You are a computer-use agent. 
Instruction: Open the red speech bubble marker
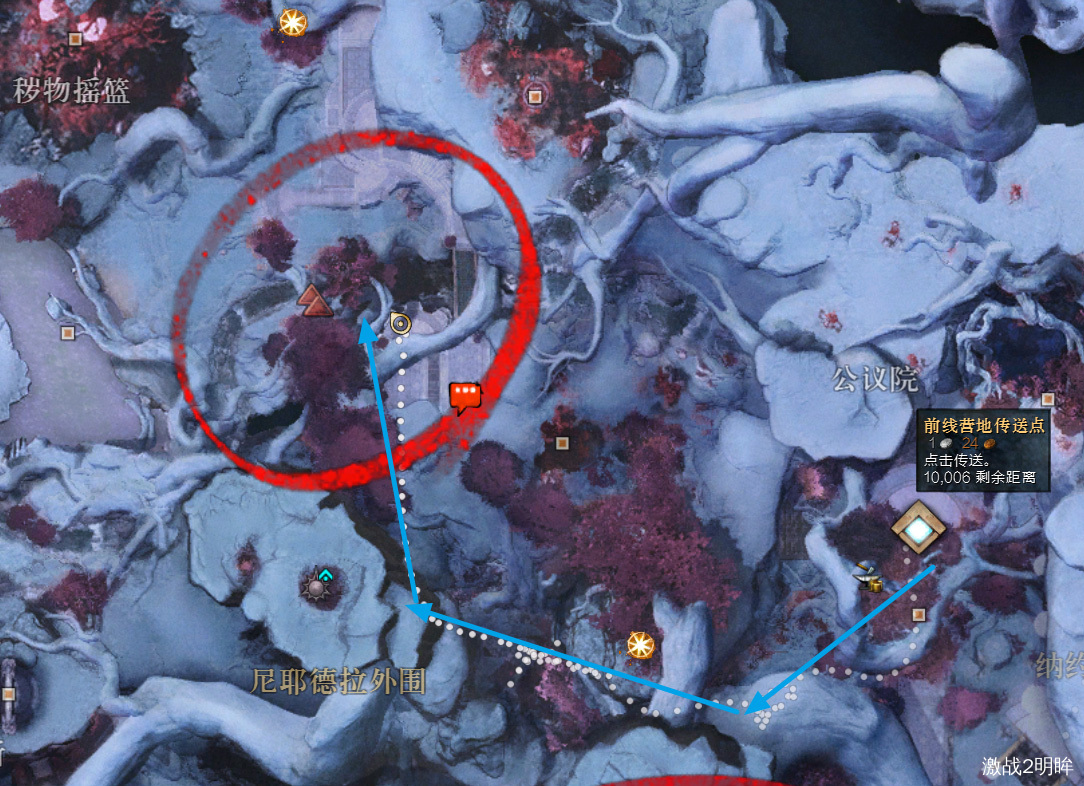click(465, 397)
